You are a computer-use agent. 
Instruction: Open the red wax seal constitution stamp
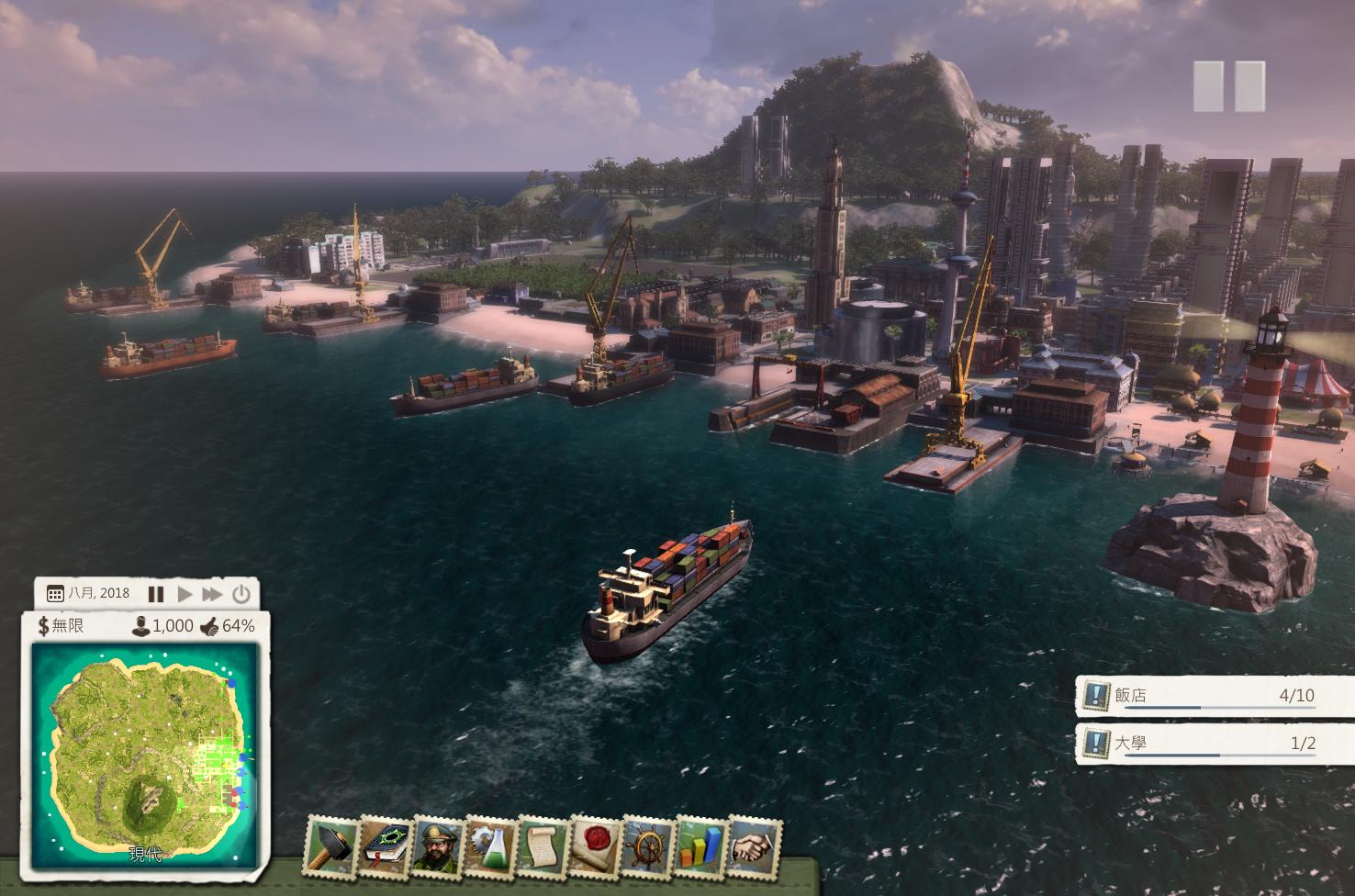[597, 846]
